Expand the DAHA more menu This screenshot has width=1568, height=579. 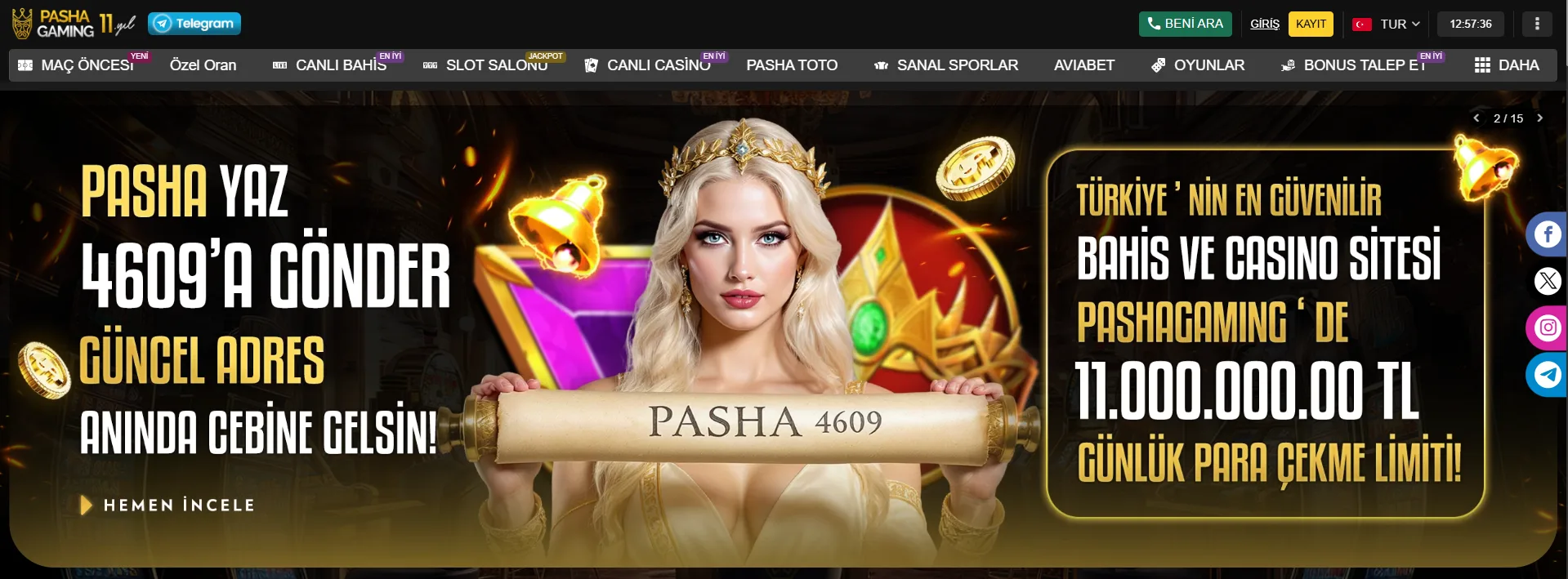click(x=1507, y=65)
